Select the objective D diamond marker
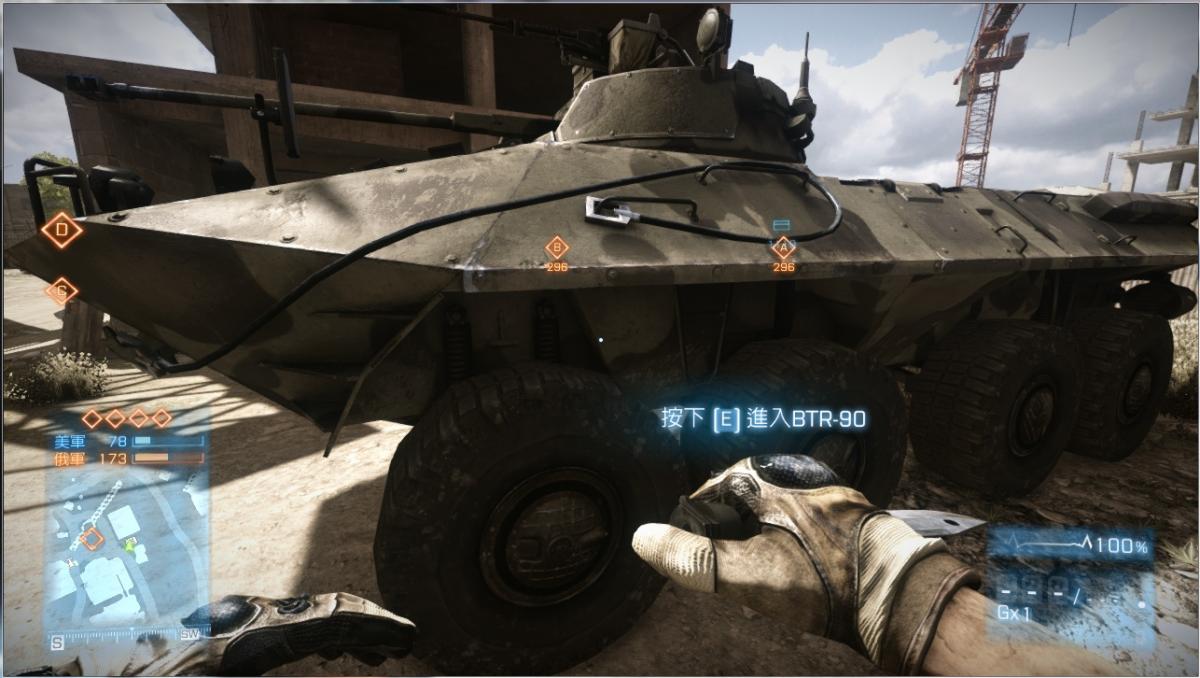The image size is (1200, 678). click(x=62, y=231)
